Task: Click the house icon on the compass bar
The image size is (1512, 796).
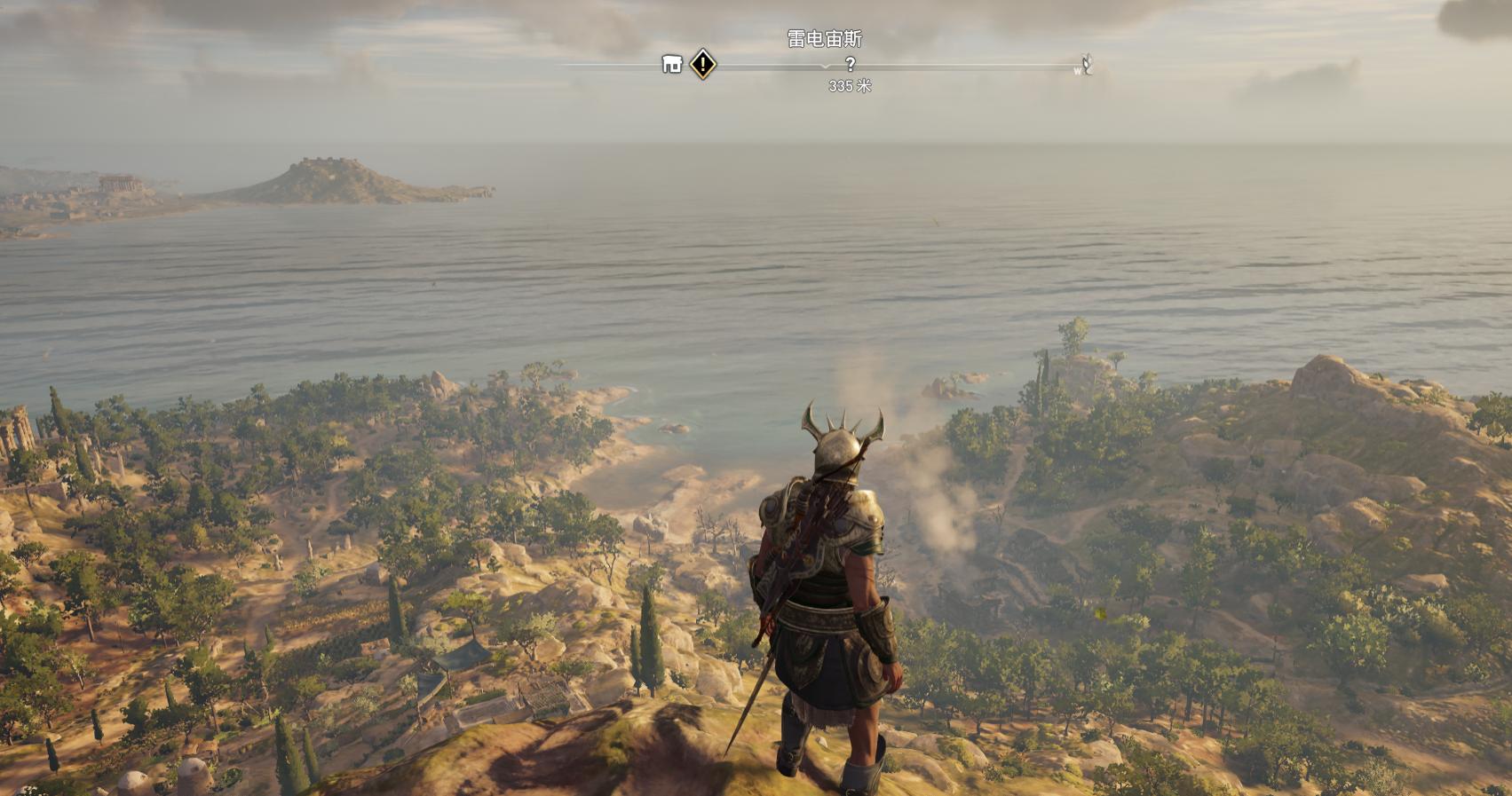Action: [x=672, y=64]
